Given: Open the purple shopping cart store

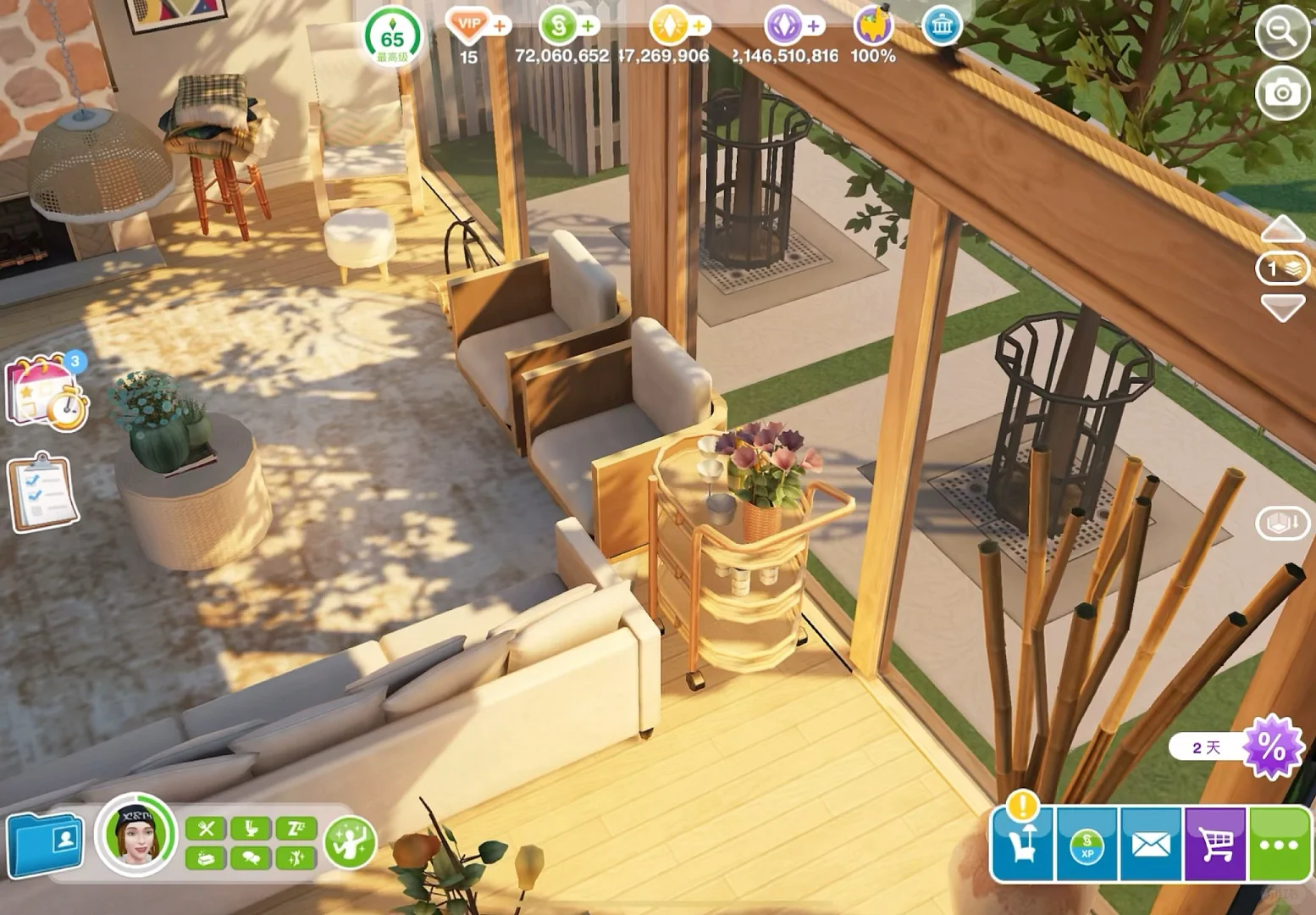Looking at the screenshot, I should coord(1215,845).
